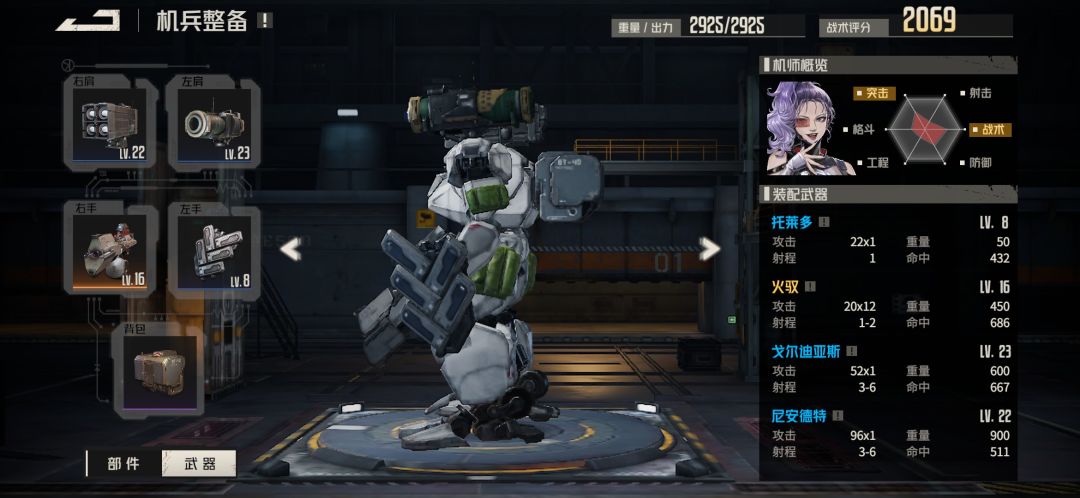Show info for 火驭 weapon
Screen dimensions: 1080x498
[810, 287]
